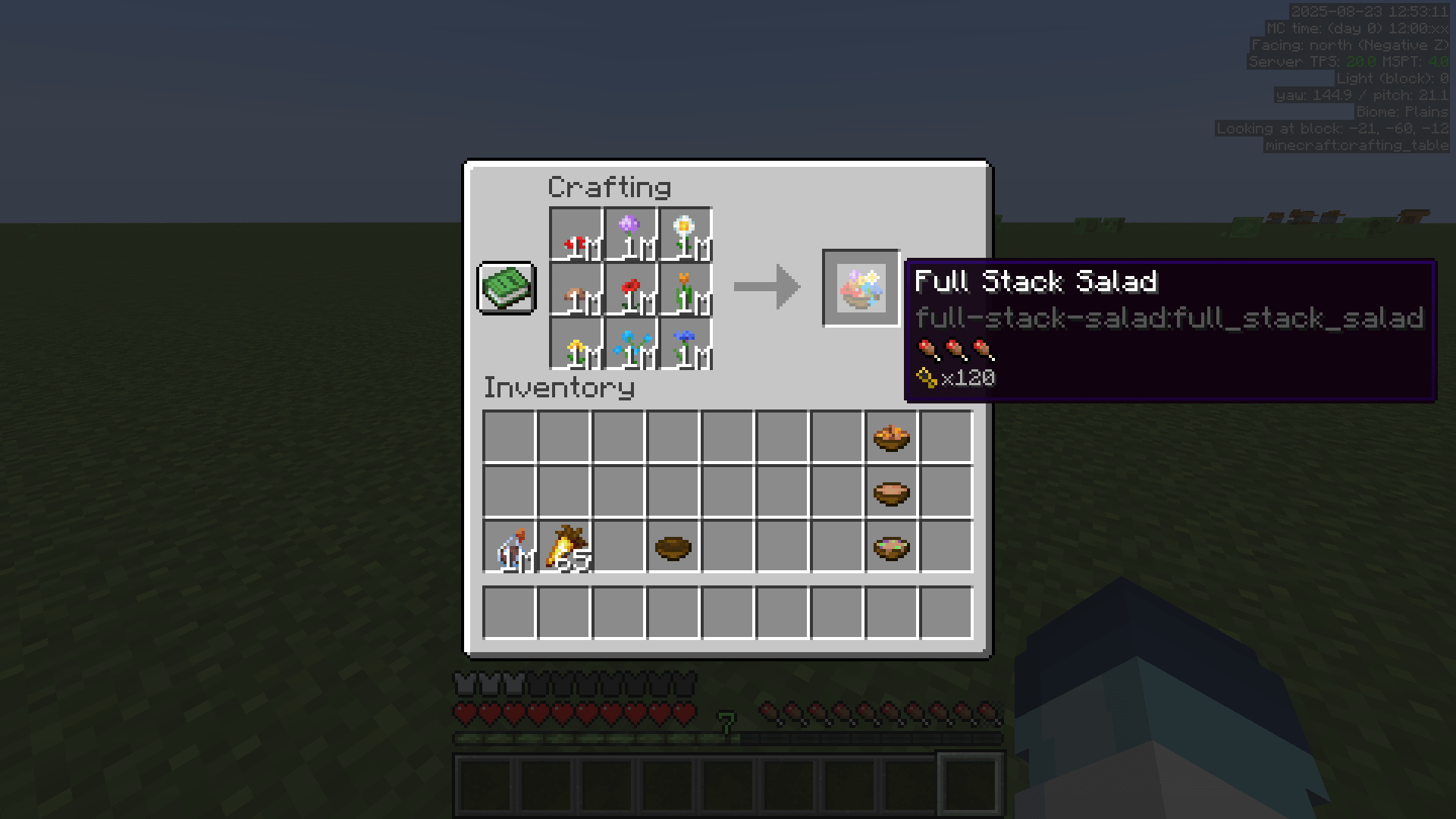This screenshot has width=1456, height=819.
Task: Select the plain soup bowl in the right column
Action: [x=891, y=493]
